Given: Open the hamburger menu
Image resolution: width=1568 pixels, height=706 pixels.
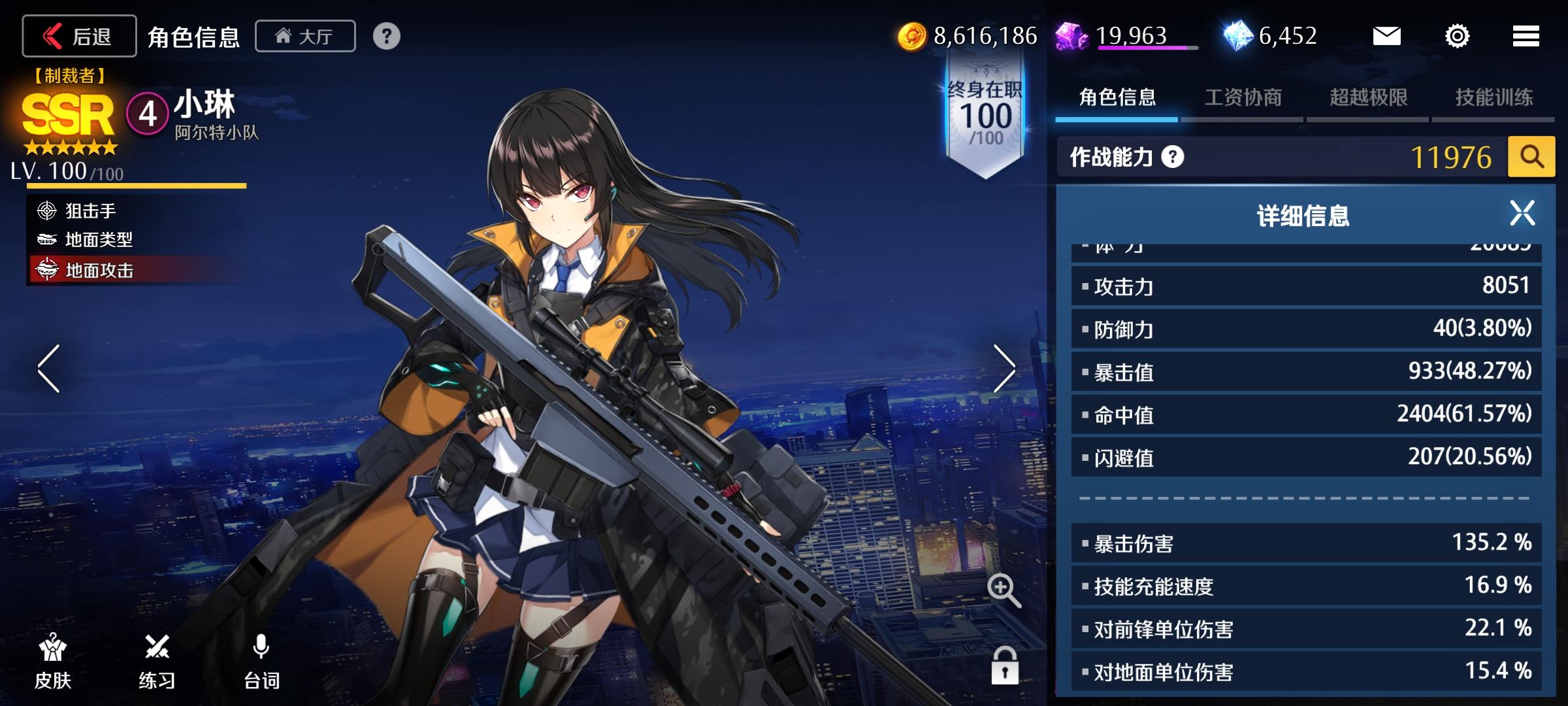Looking at the screenshot, I should [x=1526, y=36].
